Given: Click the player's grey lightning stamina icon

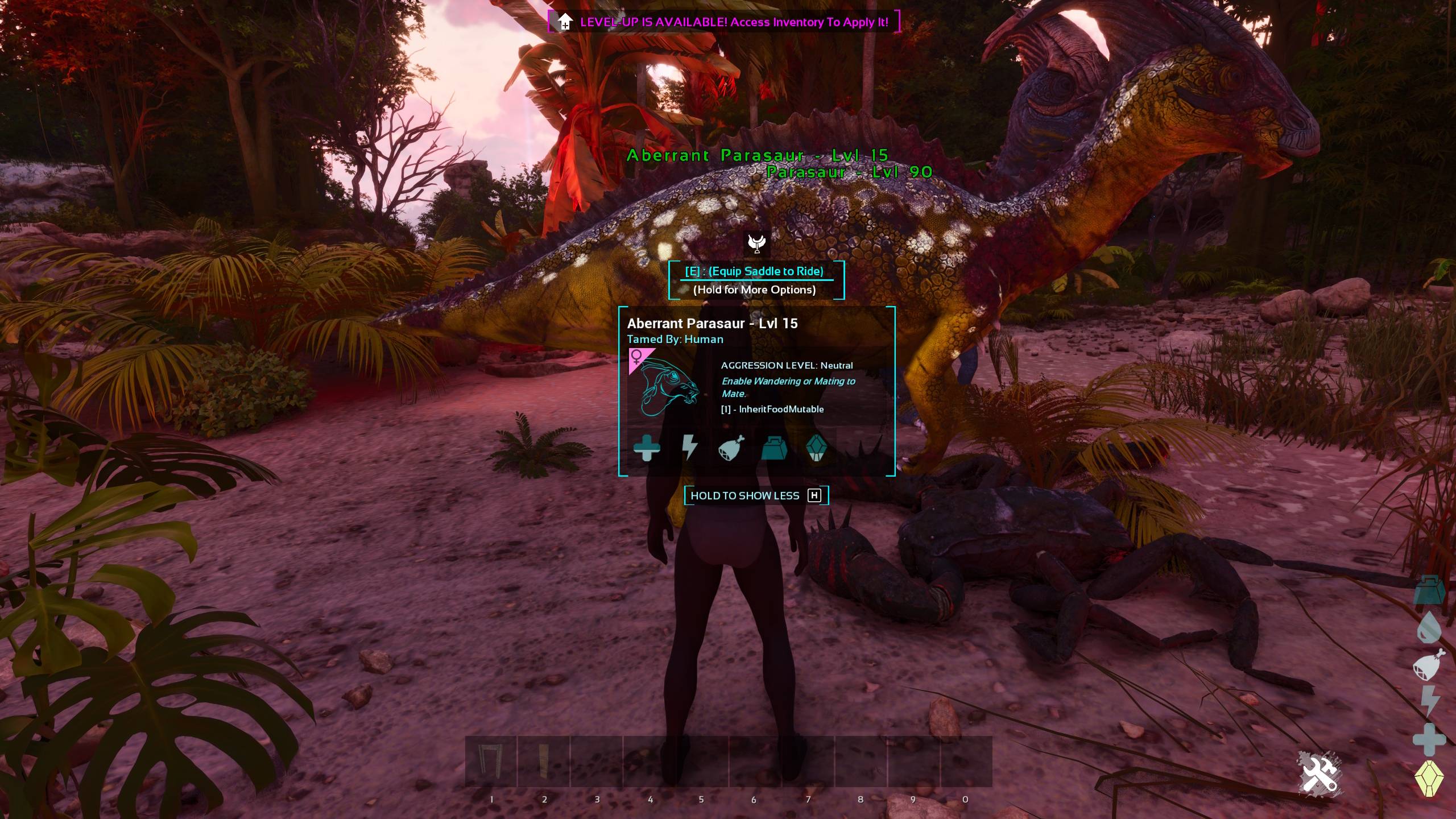Looking at the screenshot, I should (x=1430, y=701).
